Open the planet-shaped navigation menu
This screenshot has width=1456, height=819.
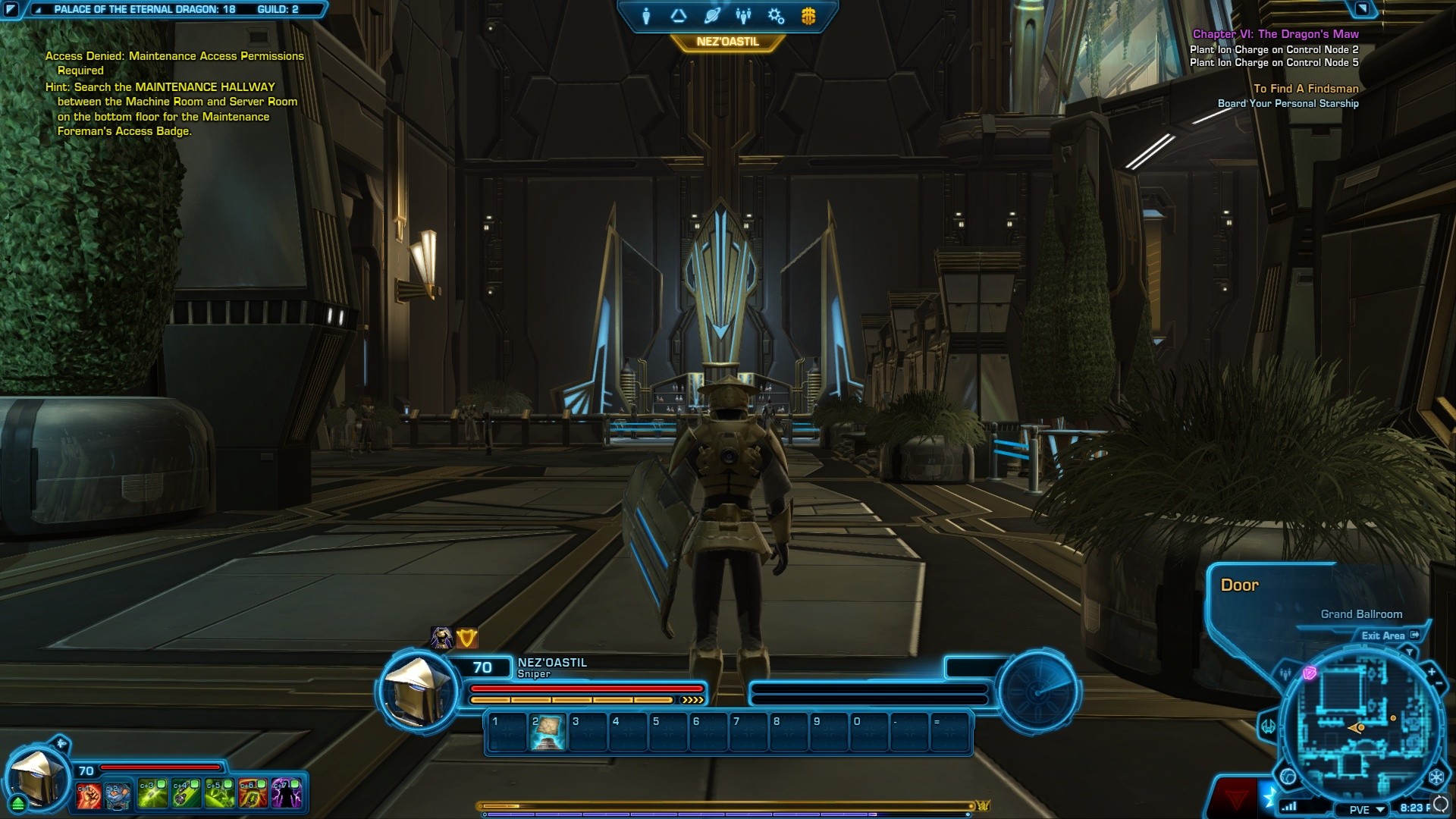pyautogui.click(x=711, y=16)
